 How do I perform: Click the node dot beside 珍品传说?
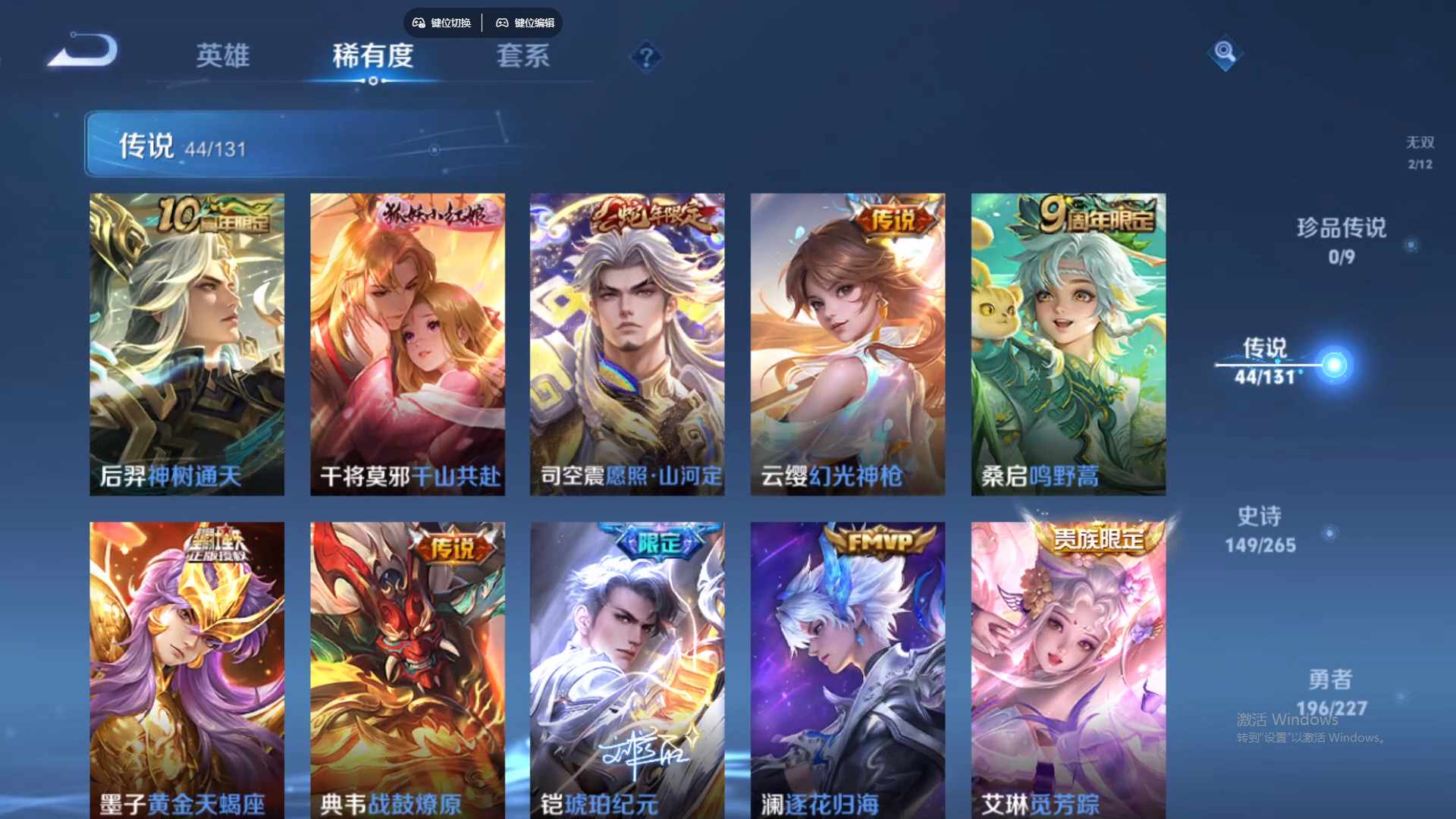click(x=1410, y=245)
